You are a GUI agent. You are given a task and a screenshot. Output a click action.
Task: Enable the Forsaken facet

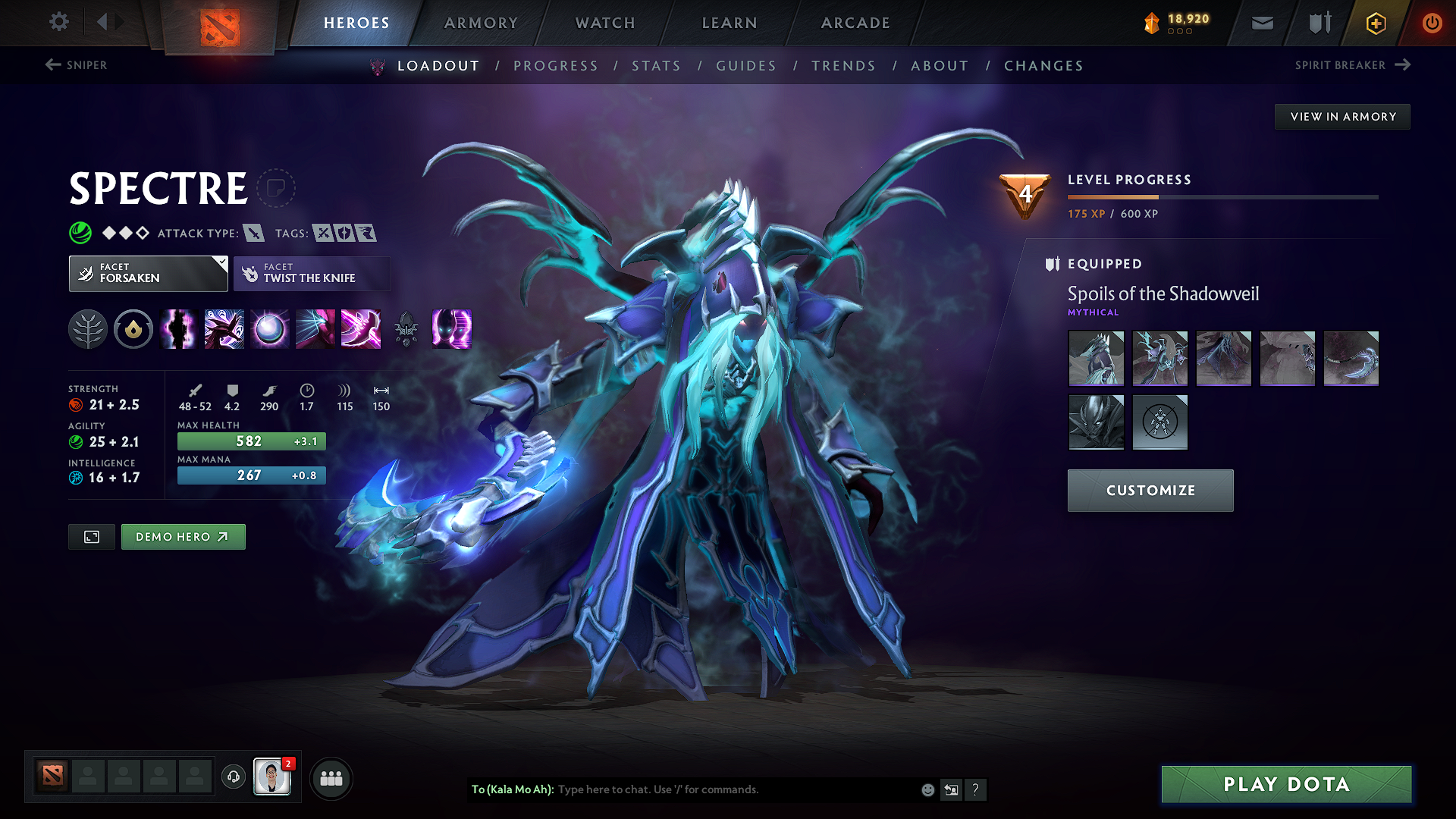148,273
